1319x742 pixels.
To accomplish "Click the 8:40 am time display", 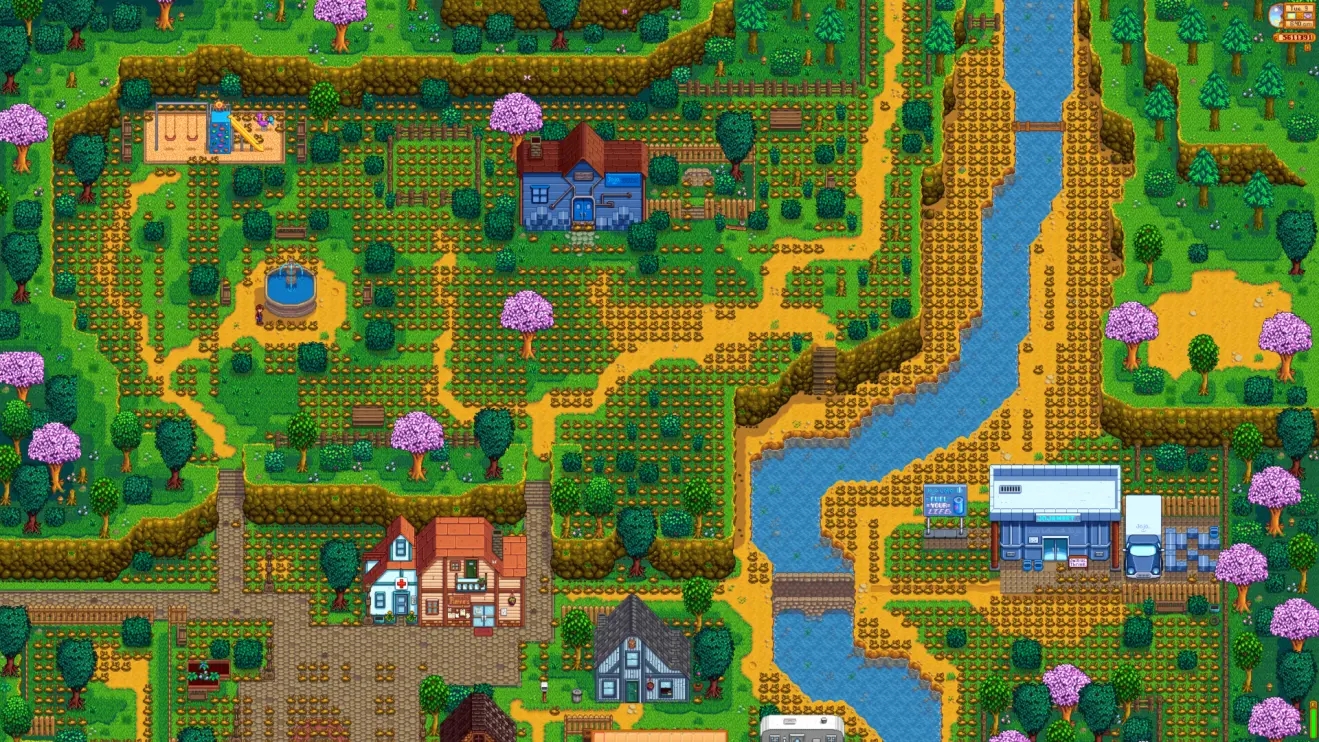I will (1299, 24).
